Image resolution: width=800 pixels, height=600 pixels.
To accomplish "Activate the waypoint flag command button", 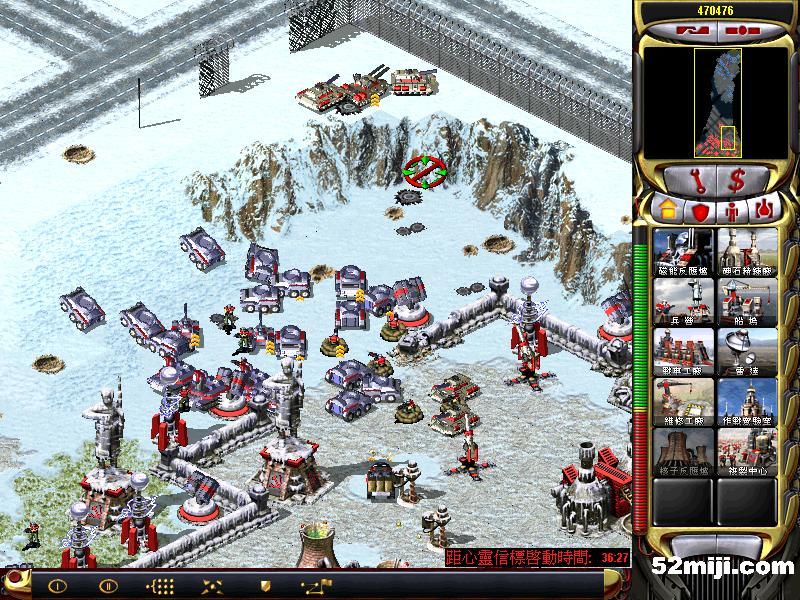I will [320, 585].
